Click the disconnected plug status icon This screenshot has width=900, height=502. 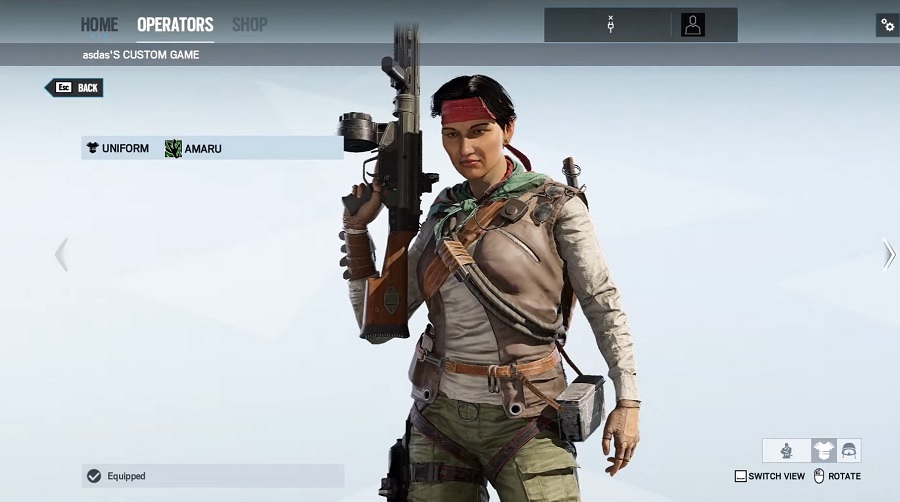(x=610, y=25)
